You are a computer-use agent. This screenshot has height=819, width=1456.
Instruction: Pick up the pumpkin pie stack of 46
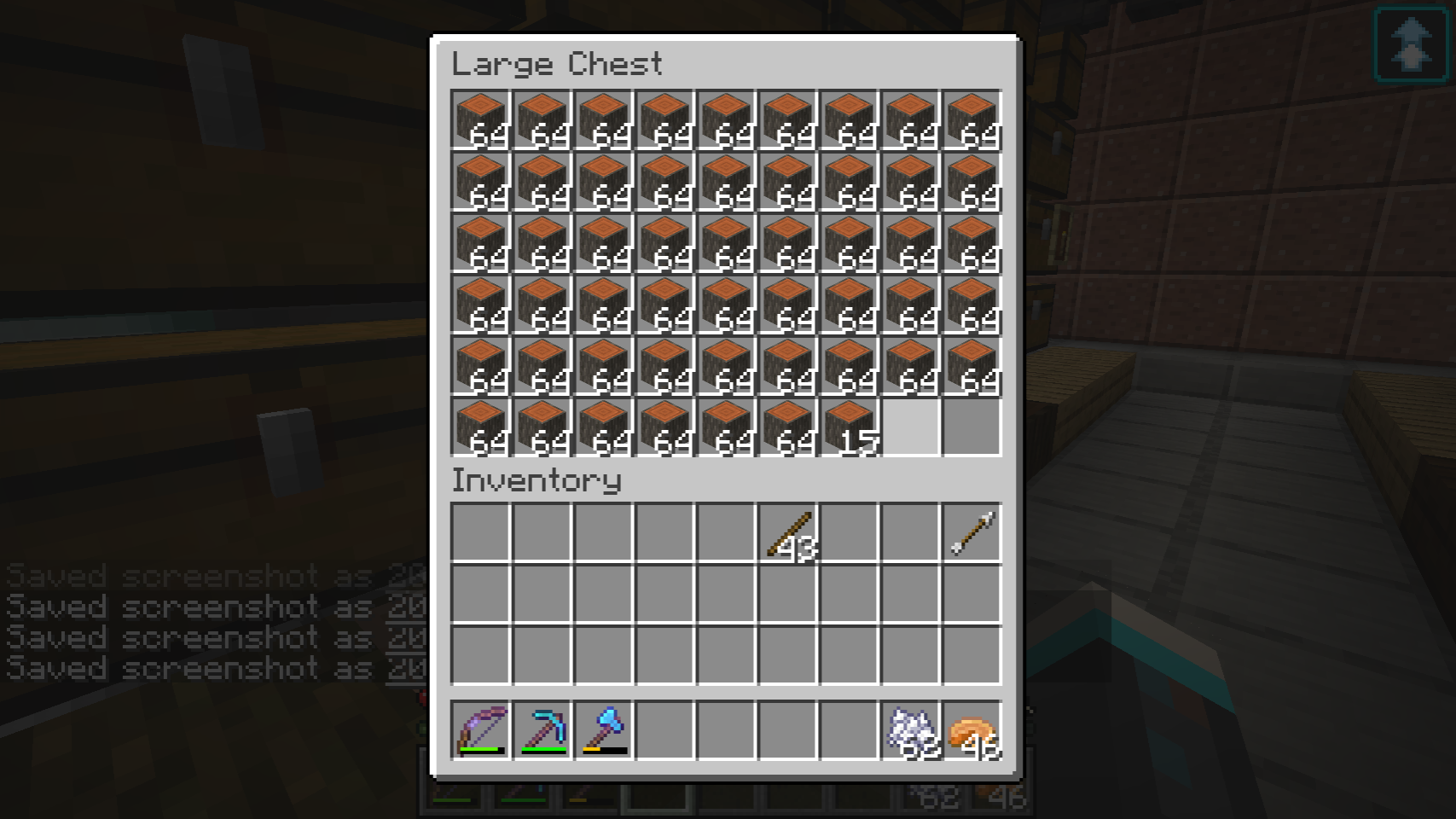click(x=972, y=730)
